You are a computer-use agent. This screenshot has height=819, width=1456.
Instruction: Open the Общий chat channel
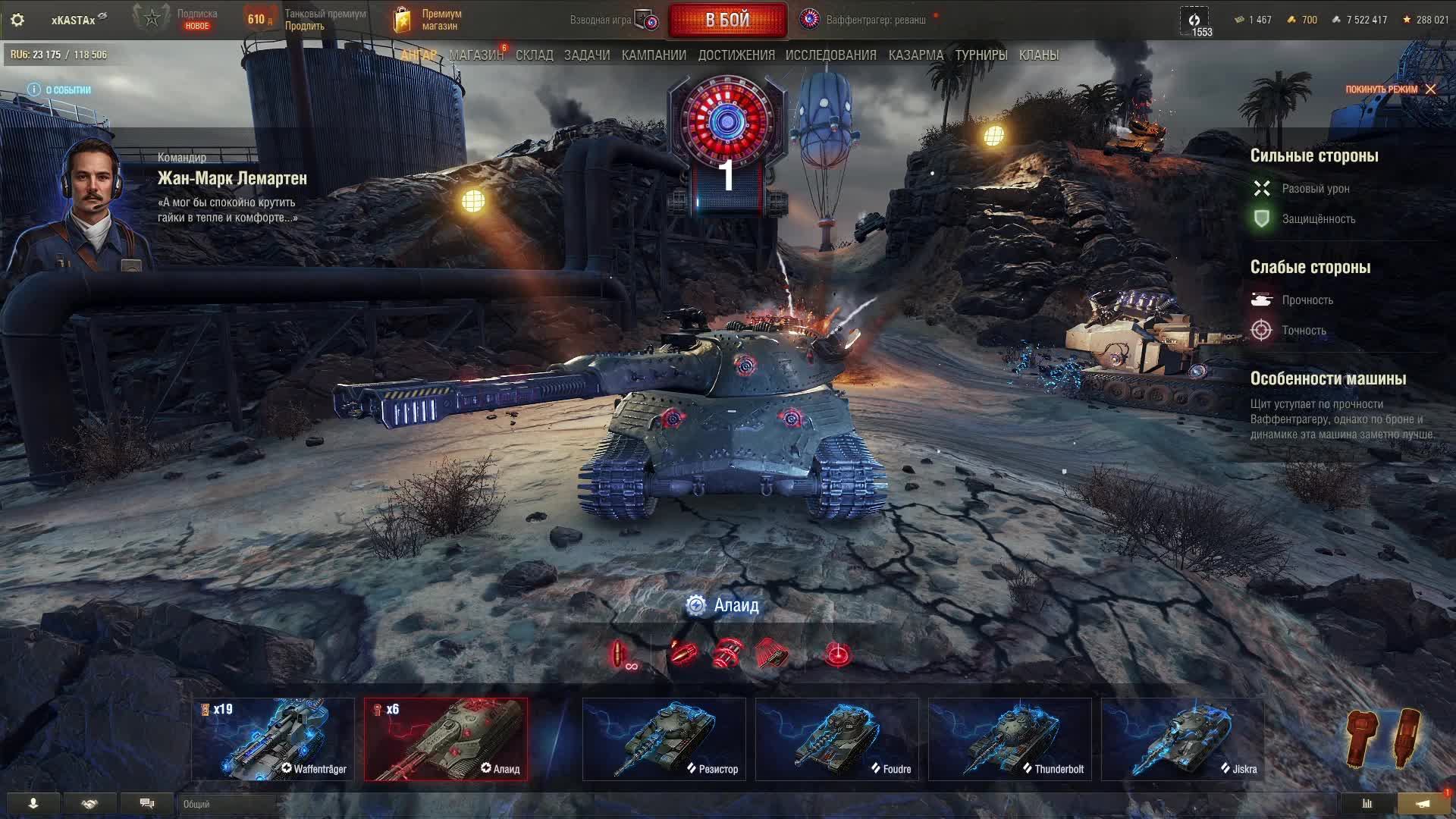[227, 804]
